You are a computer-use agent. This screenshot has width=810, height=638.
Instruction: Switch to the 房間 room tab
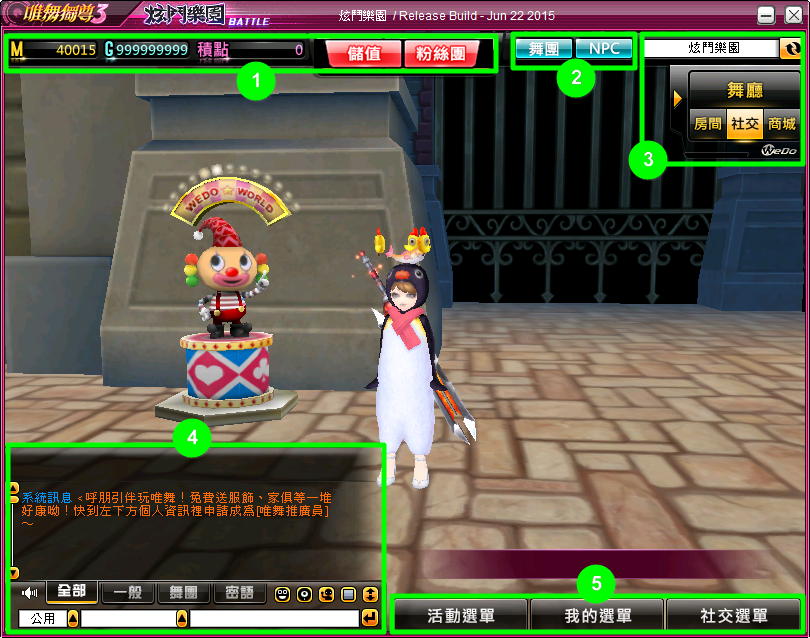pos(708,124)
